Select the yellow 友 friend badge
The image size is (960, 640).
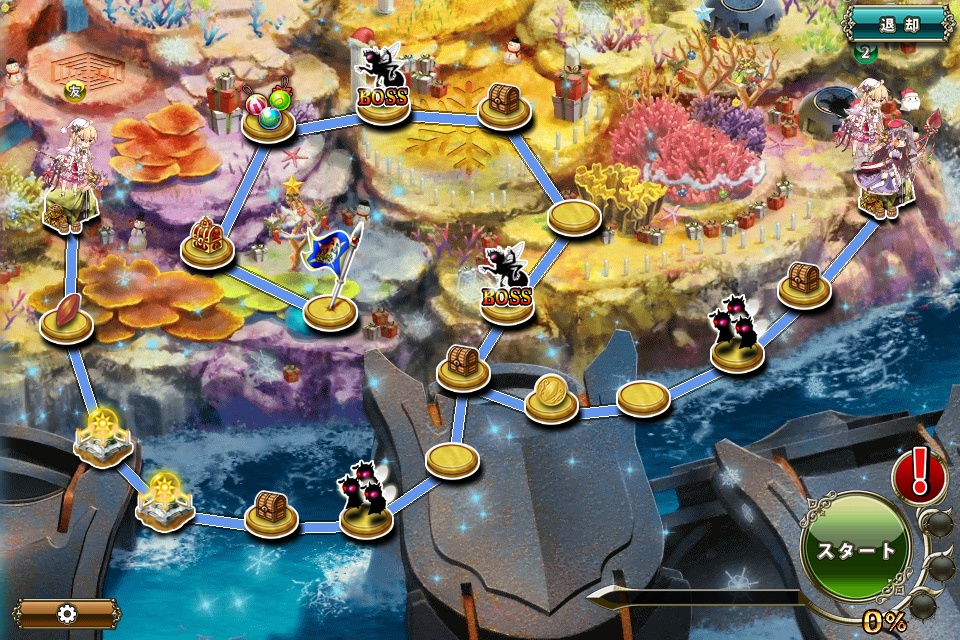[74, 92]
